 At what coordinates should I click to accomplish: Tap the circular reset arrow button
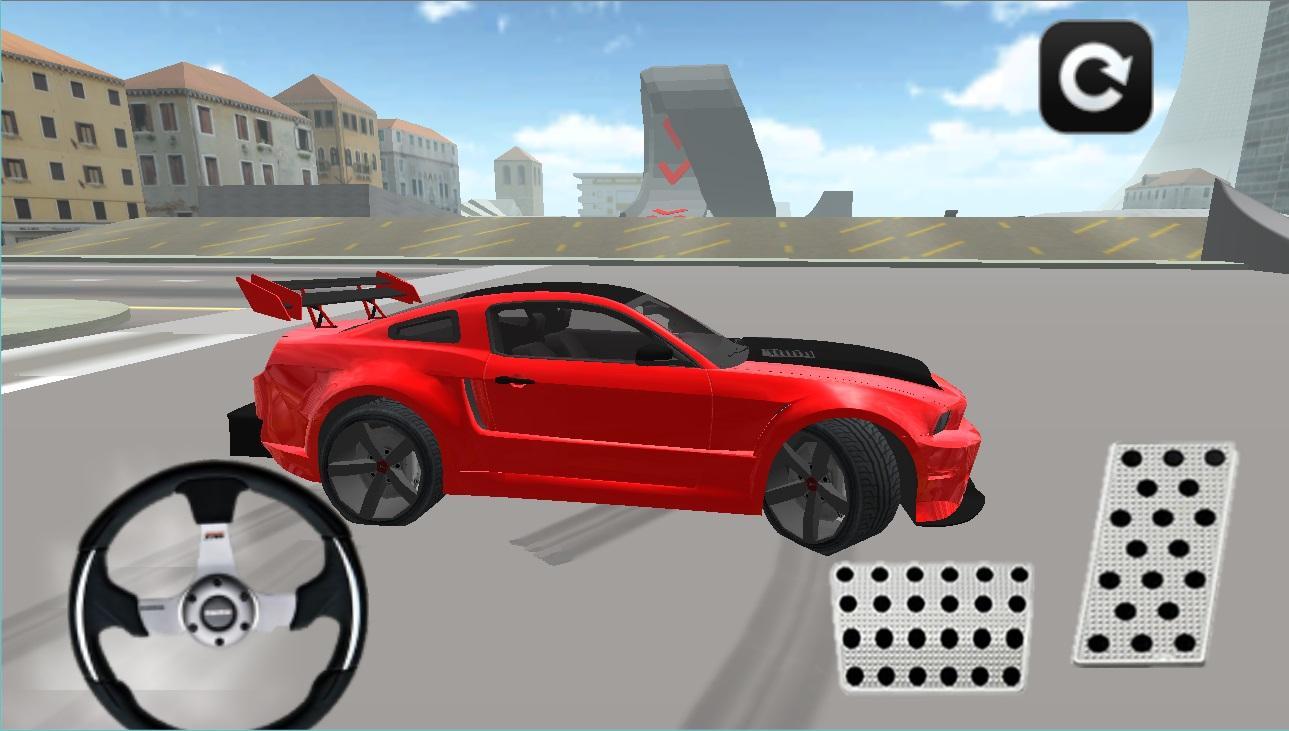pos(1096,75)
